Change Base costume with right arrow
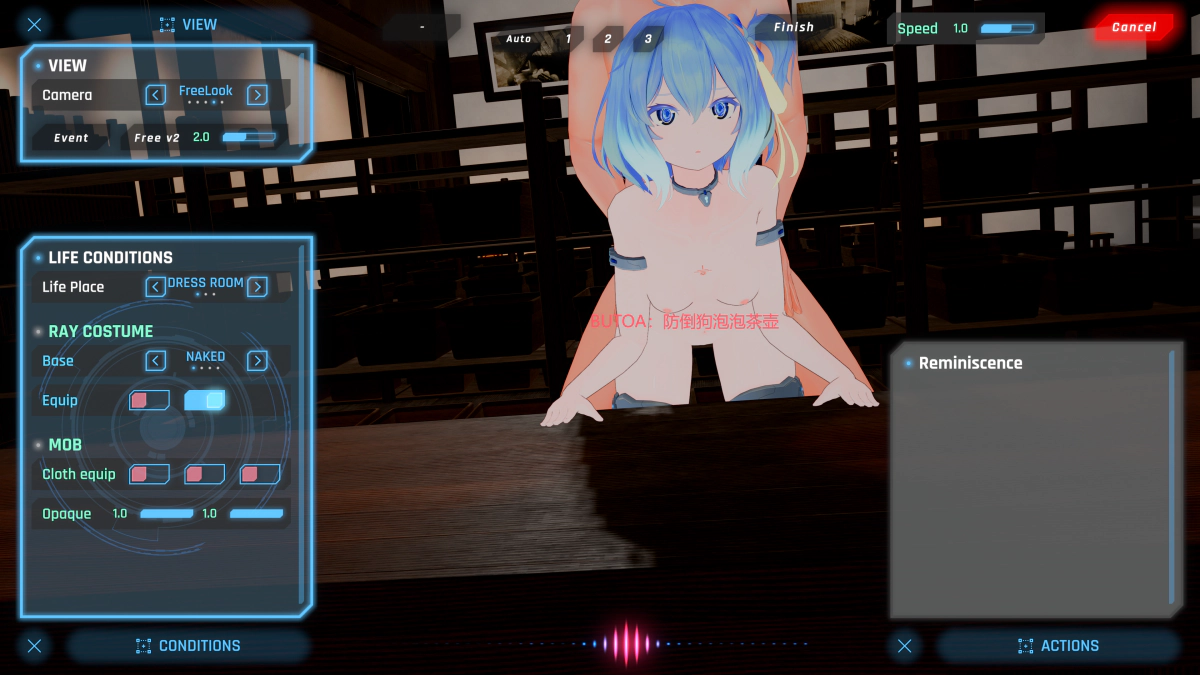The image size is (1200, 675). (257, 361)
